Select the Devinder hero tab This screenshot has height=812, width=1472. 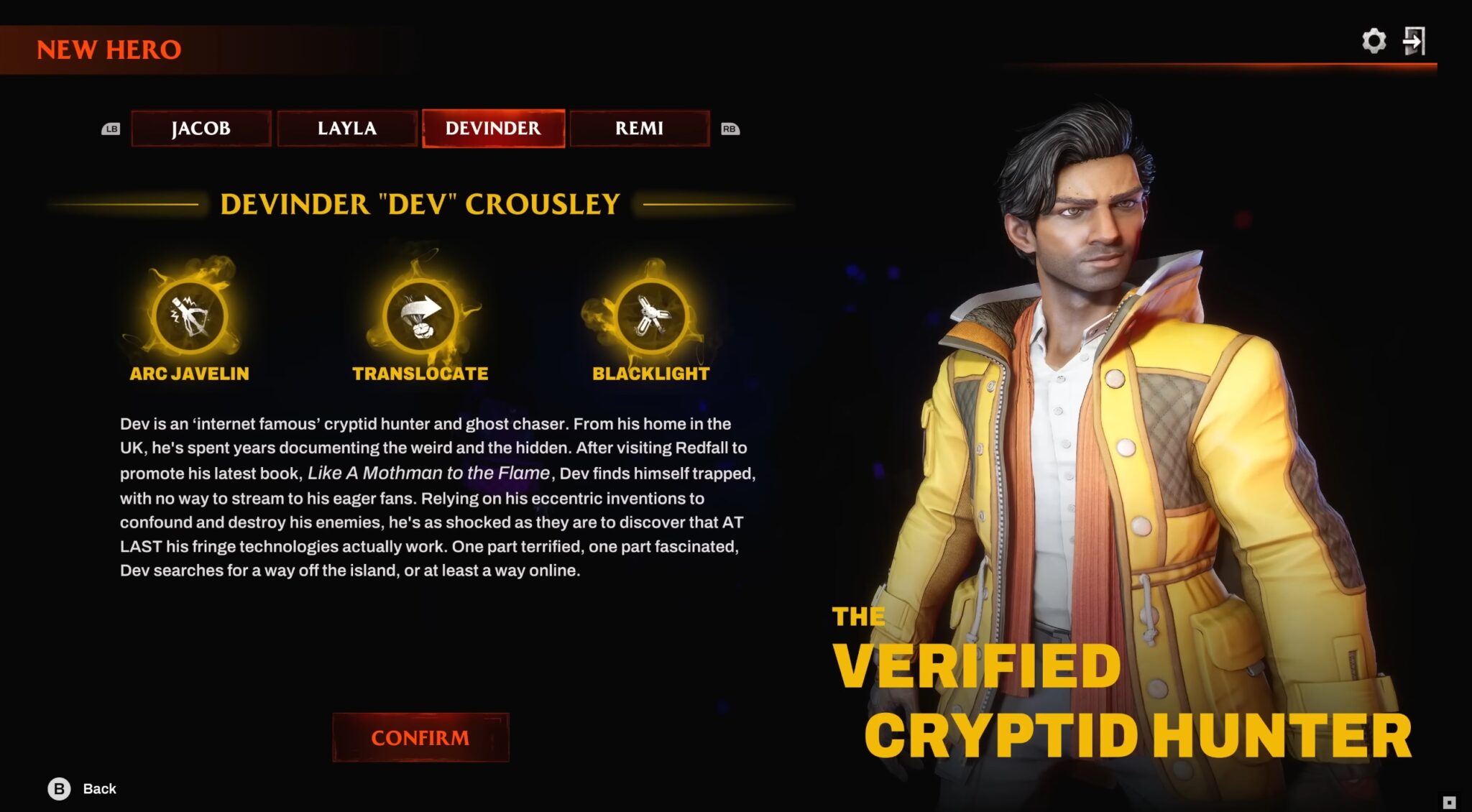click(x=494, y=129)
